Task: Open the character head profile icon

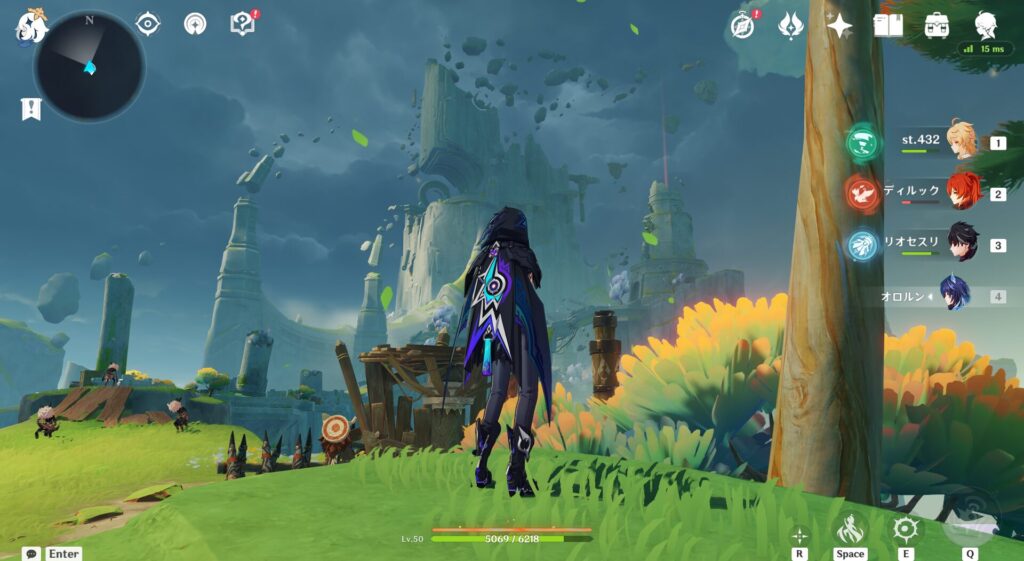Action: [985, 24]
